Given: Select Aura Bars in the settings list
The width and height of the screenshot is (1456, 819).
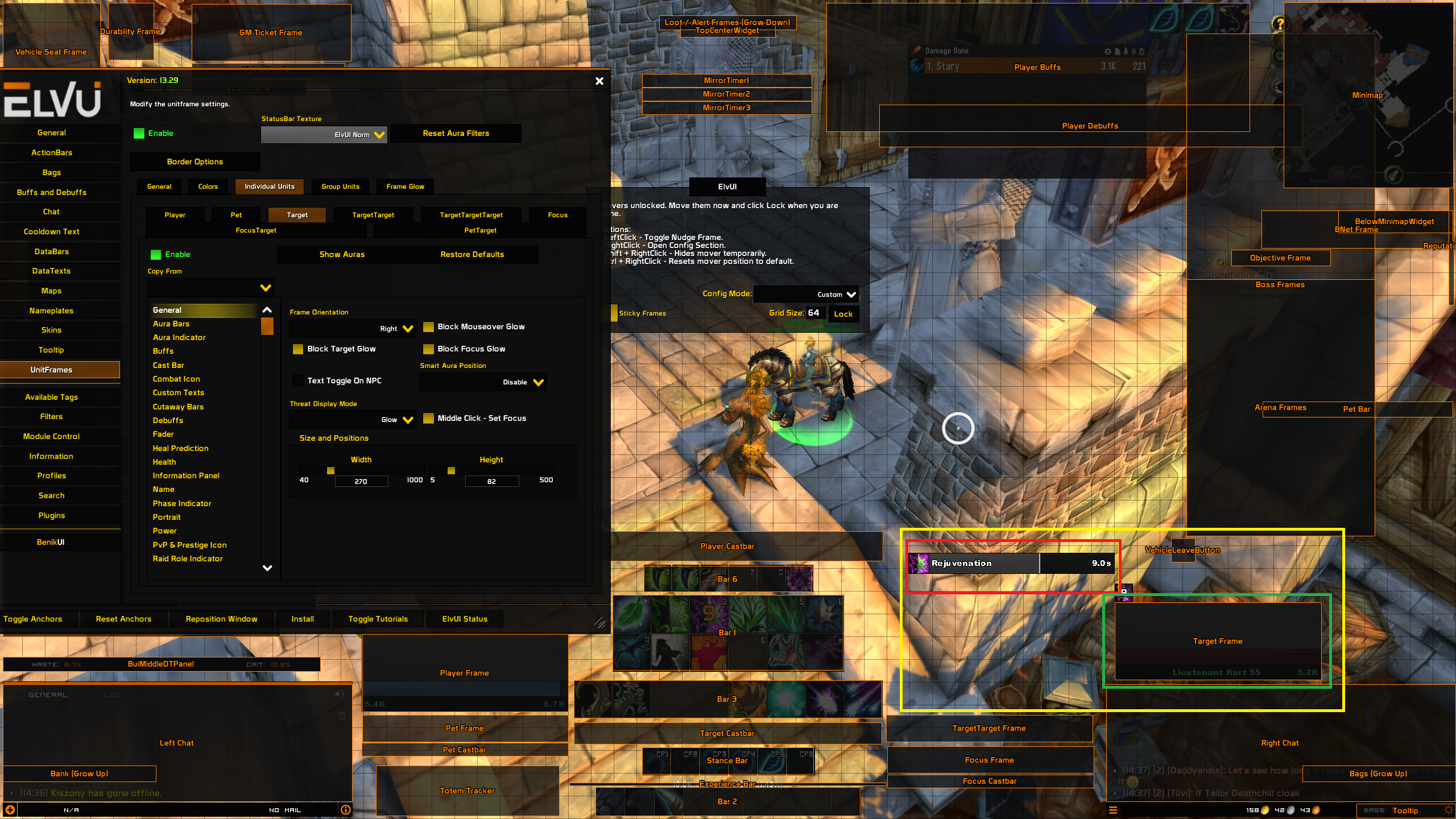Looking at the screenshot, I should 171,324.
